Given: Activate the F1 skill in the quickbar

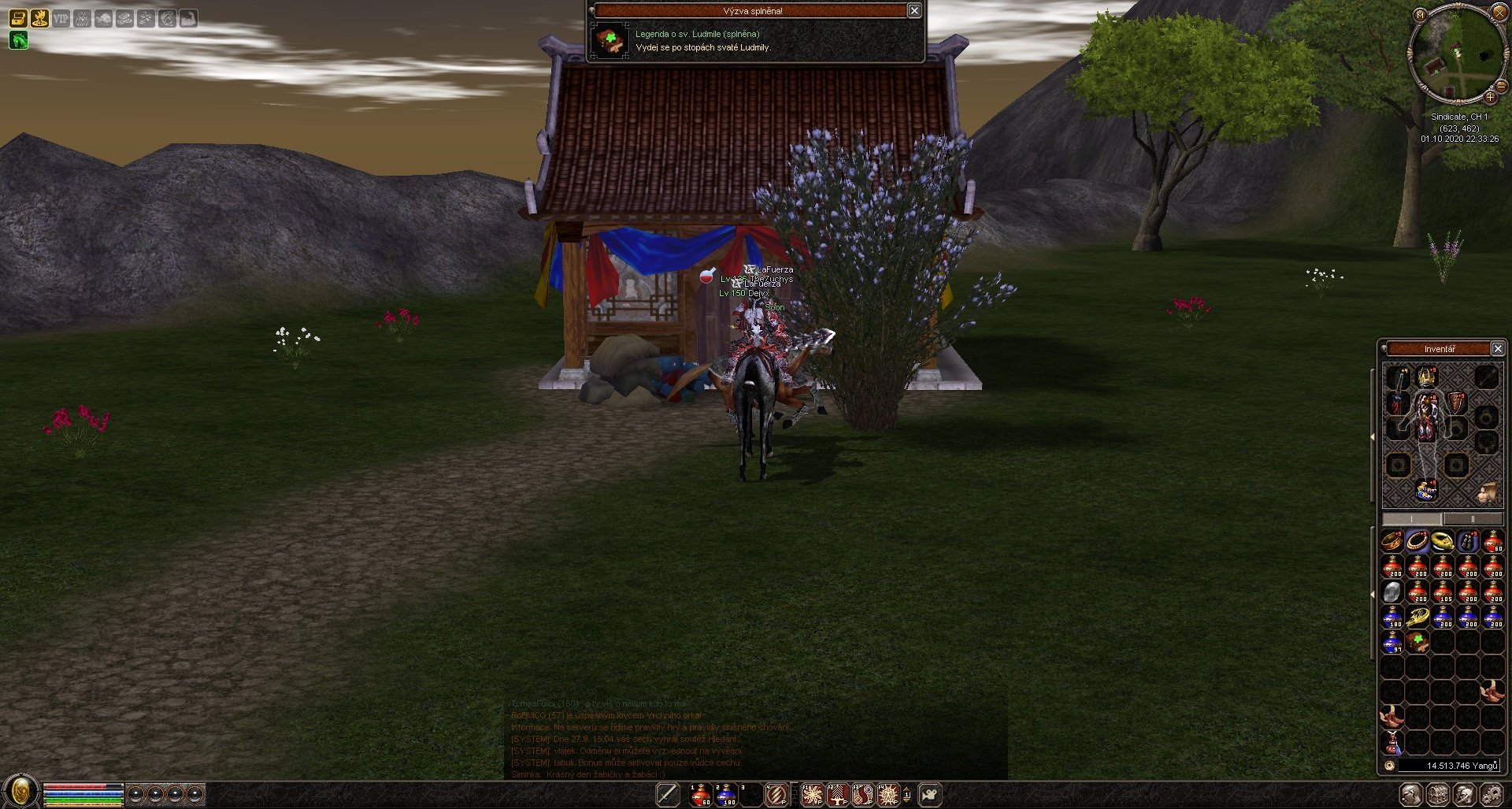Looking at the screenshot, I should [x=812, y=795].
